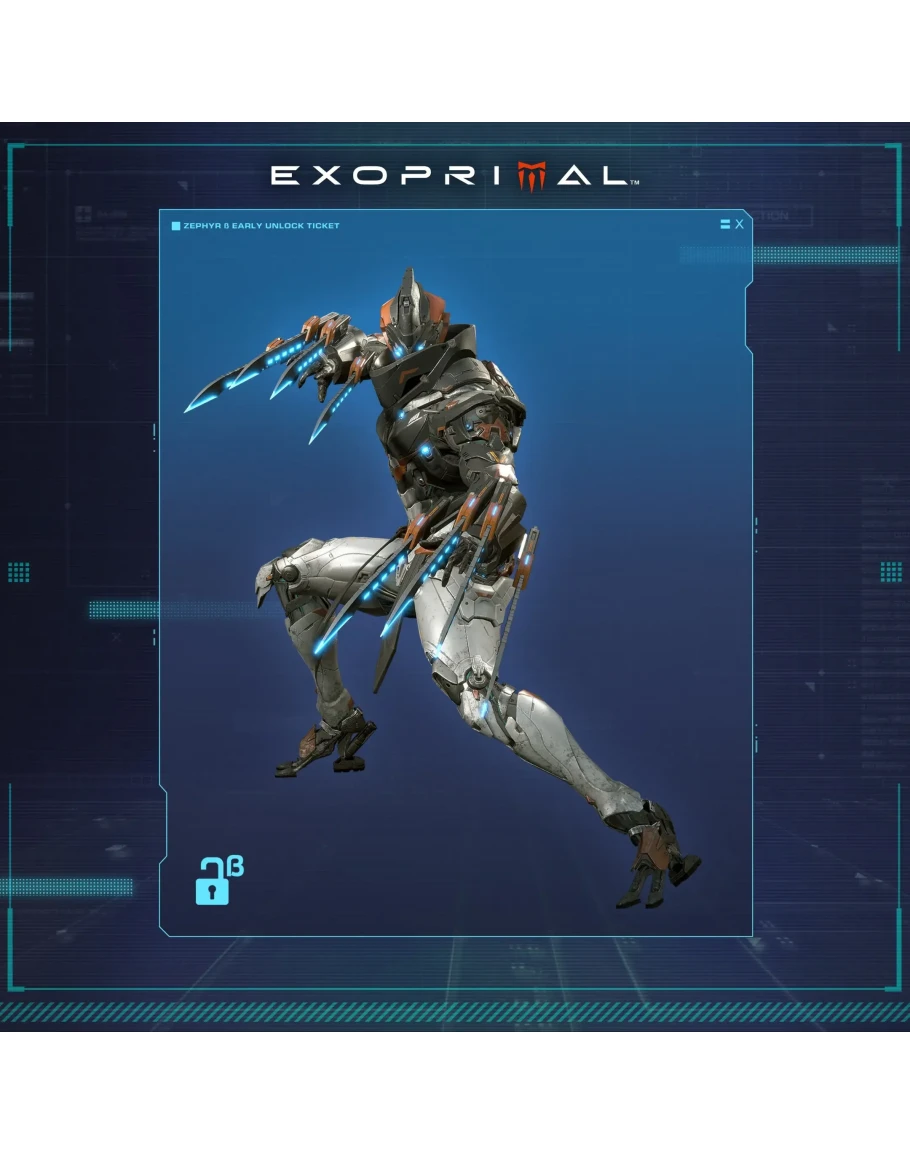The width and height of the screenshot is (910, 1155).
Task: Click the minimize bars icon beside the X
Action: (725, 224)
